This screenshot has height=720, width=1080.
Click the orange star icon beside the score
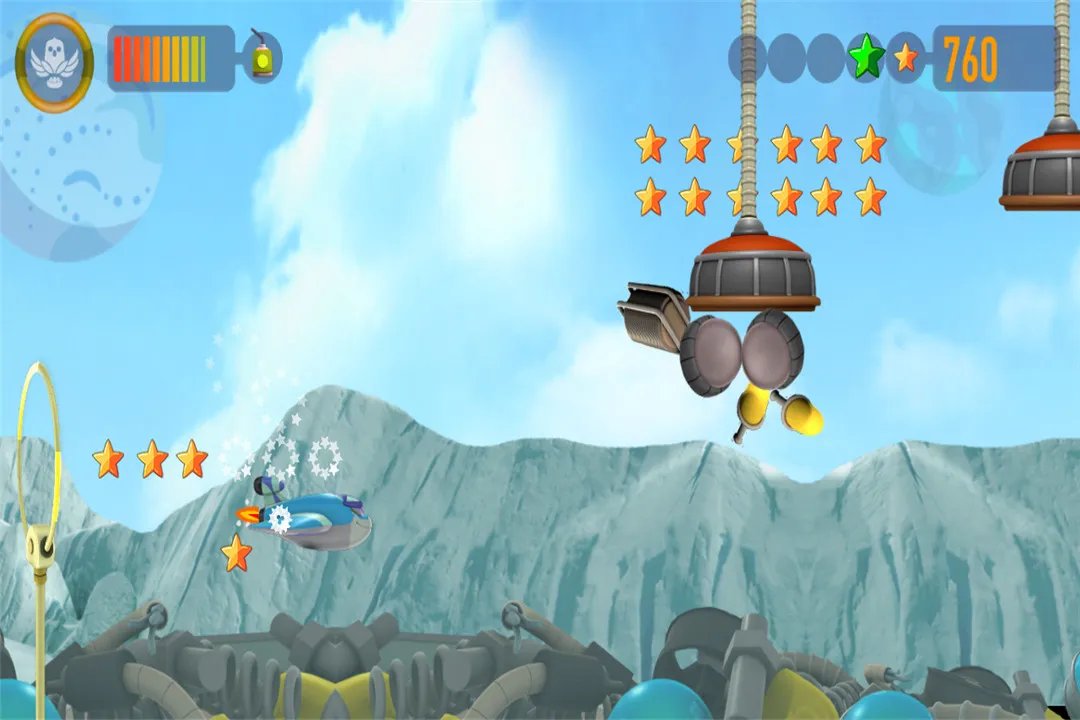[906, 58]
